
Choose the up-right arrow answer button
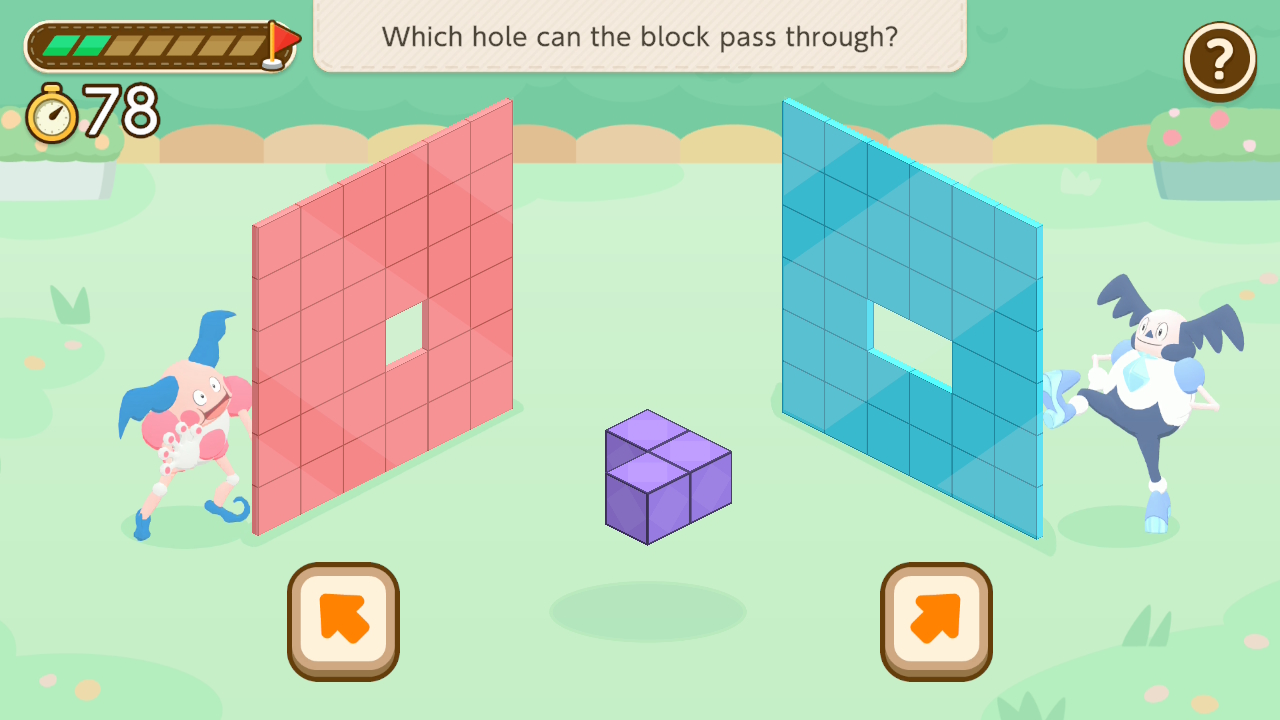[x=936, y=620]
